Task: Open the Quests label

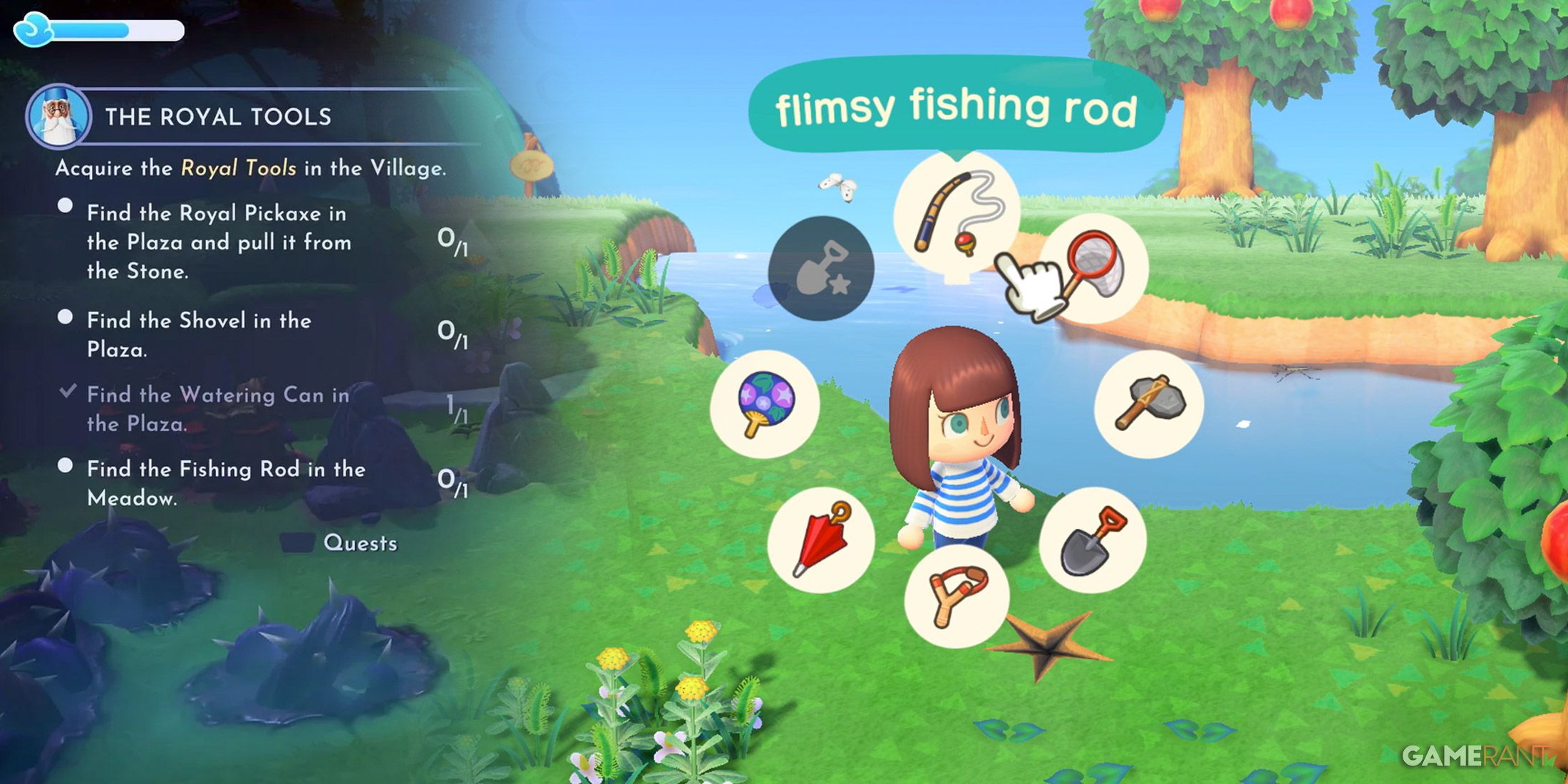Action: point(360,543)
